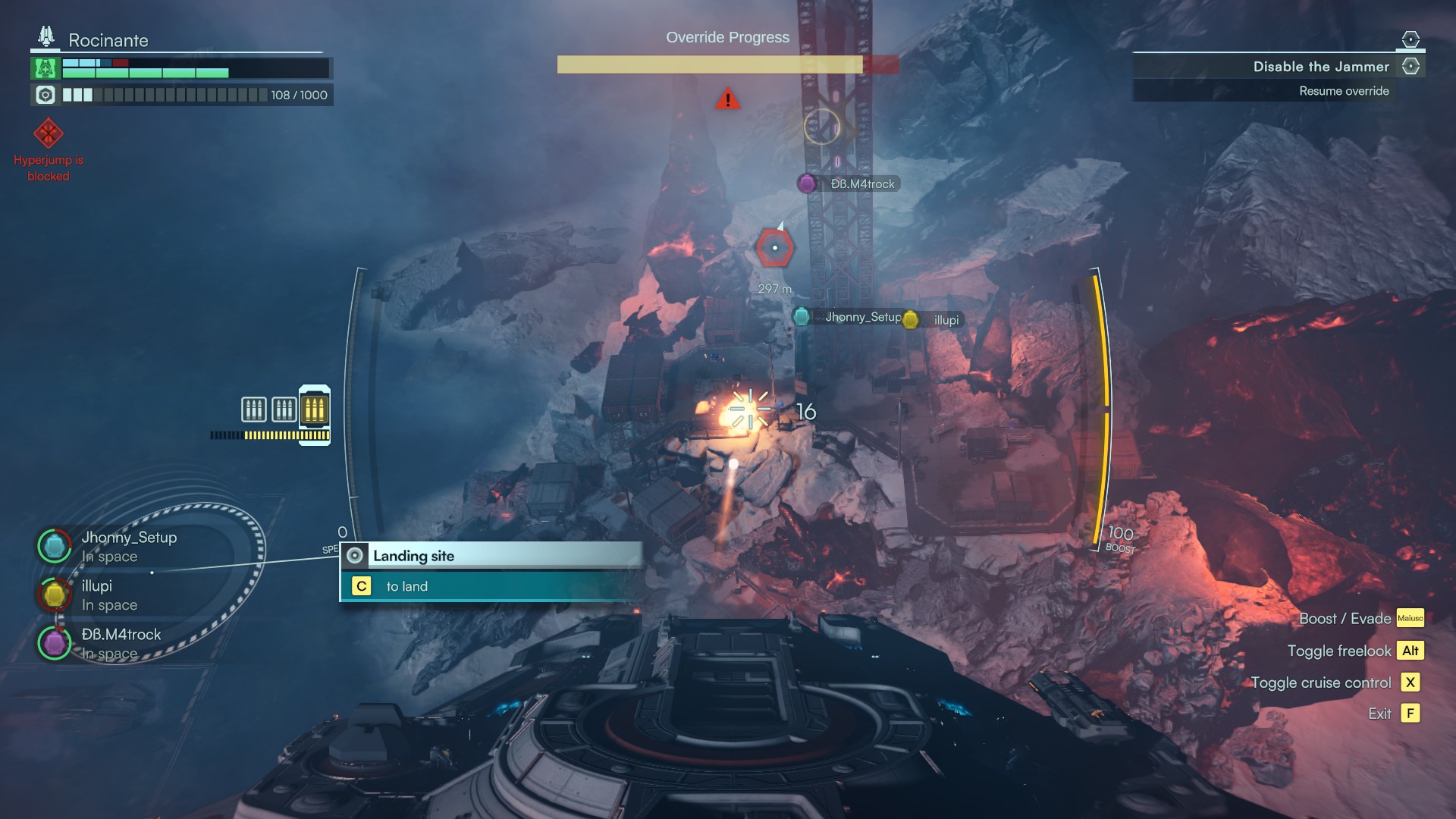Click illupi's yellow world marker

pyautogui.click(x=911, y=320)
